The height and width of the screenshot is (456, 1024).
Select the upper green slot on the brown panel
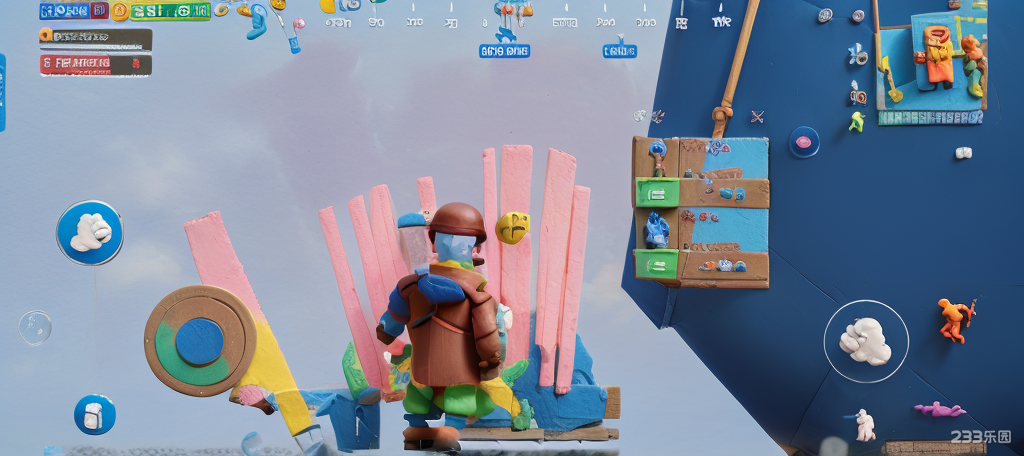pyautogui.click(x=657, y=192)
